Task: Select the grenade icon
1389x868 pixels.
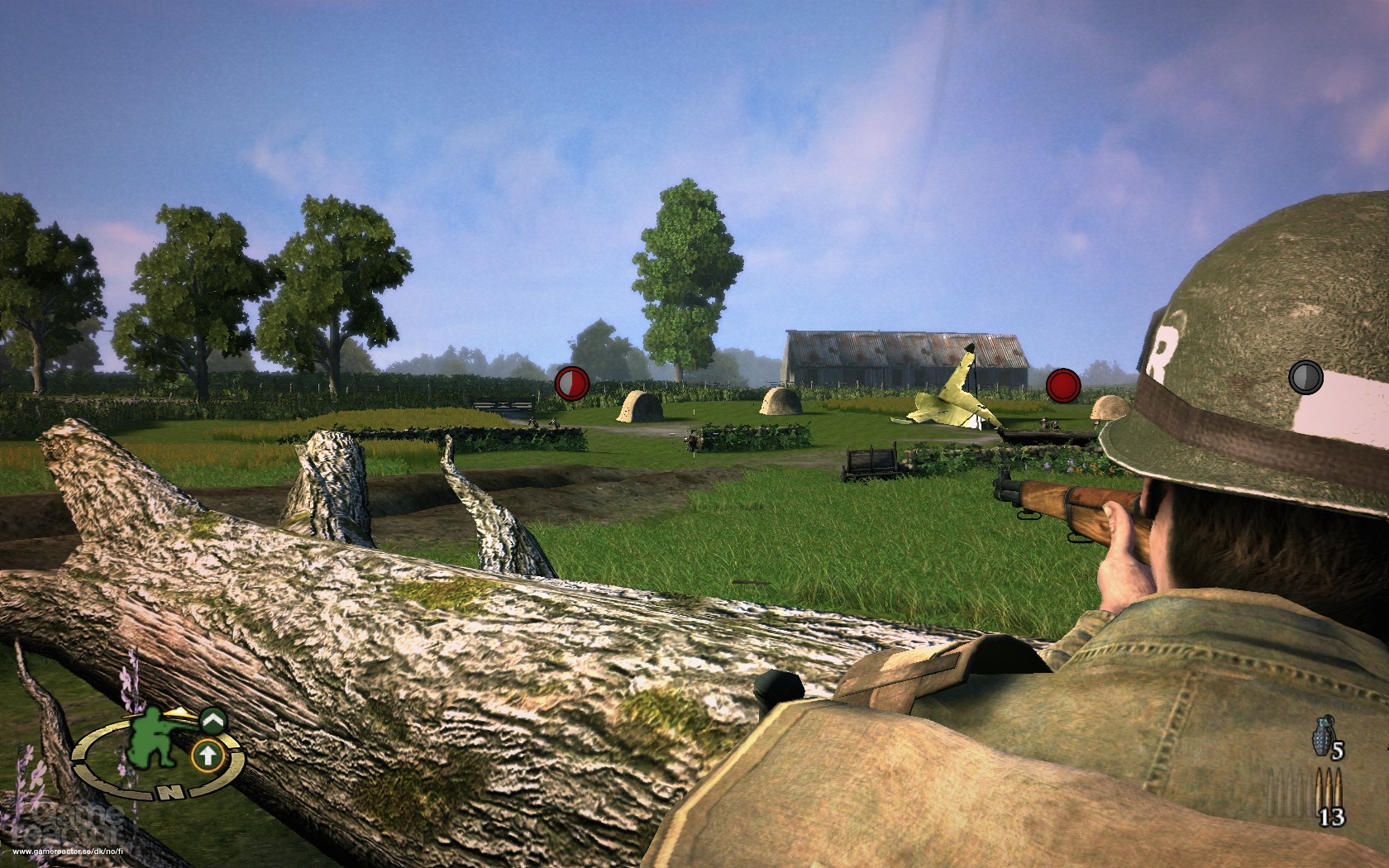Action: (1323, 735)
